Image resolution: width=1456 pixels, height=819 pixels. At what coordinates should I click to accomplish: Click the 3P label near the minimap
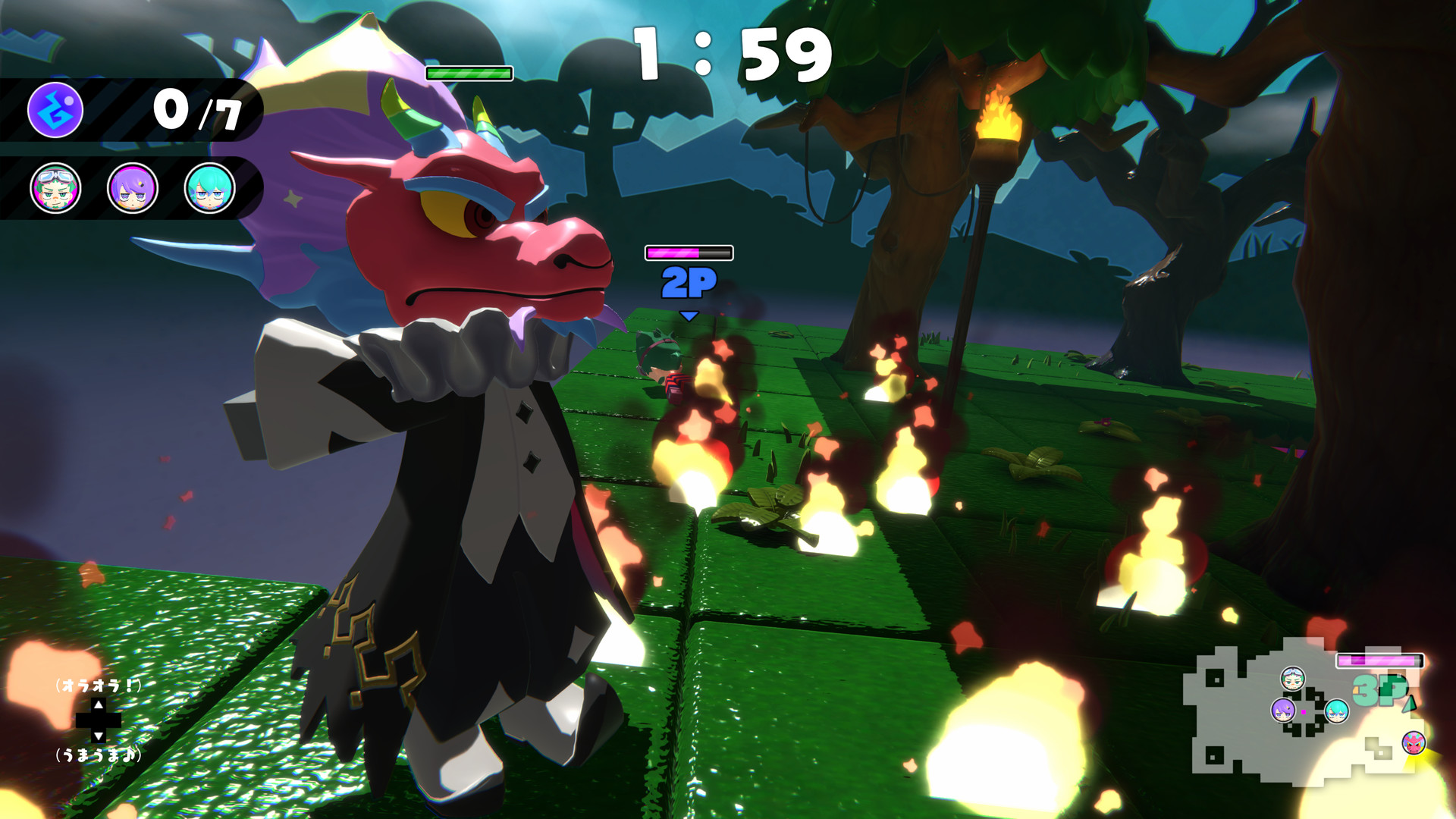pyautogui.click(x=1378, y=691)
